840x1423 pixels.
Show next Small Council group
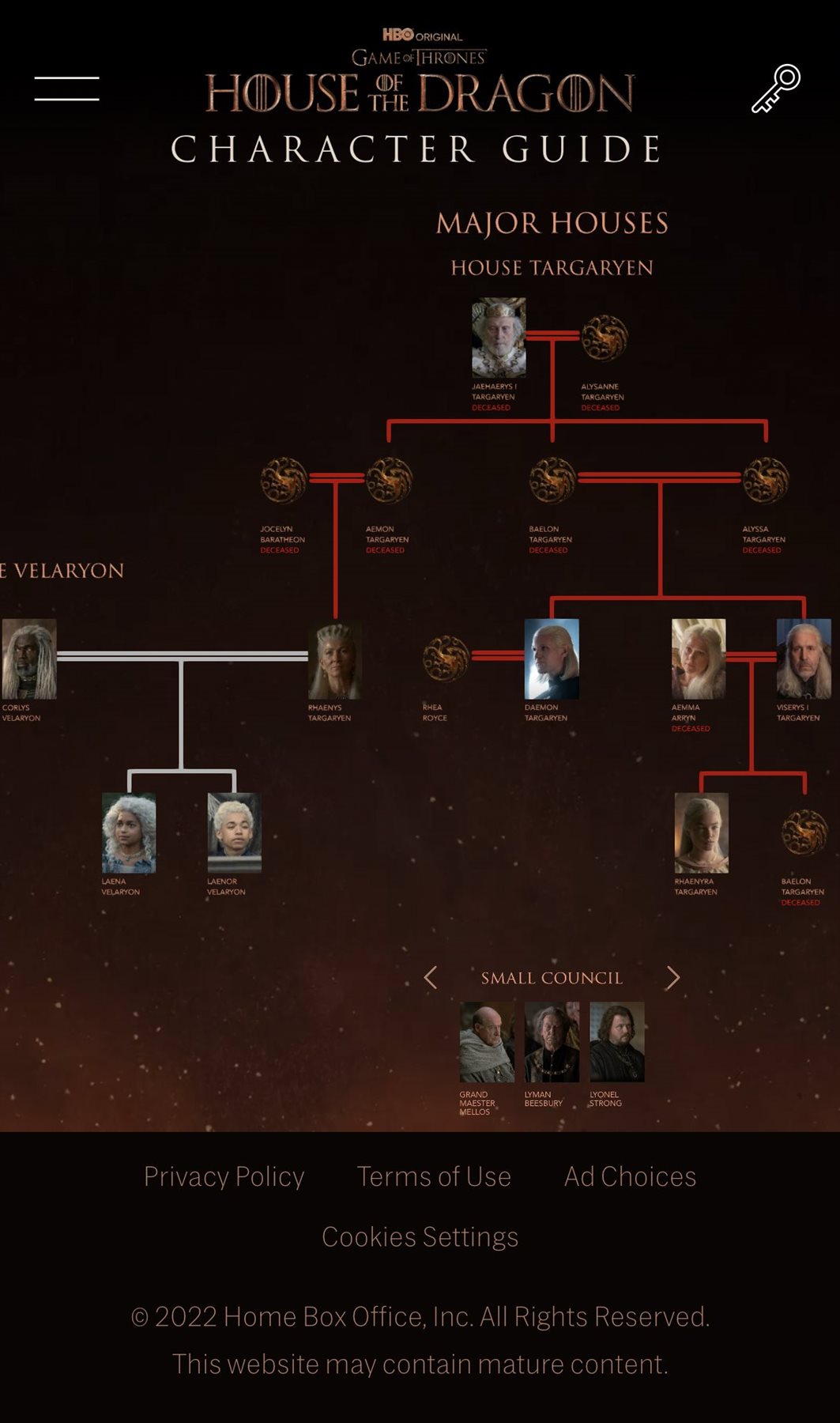[672, 978]
